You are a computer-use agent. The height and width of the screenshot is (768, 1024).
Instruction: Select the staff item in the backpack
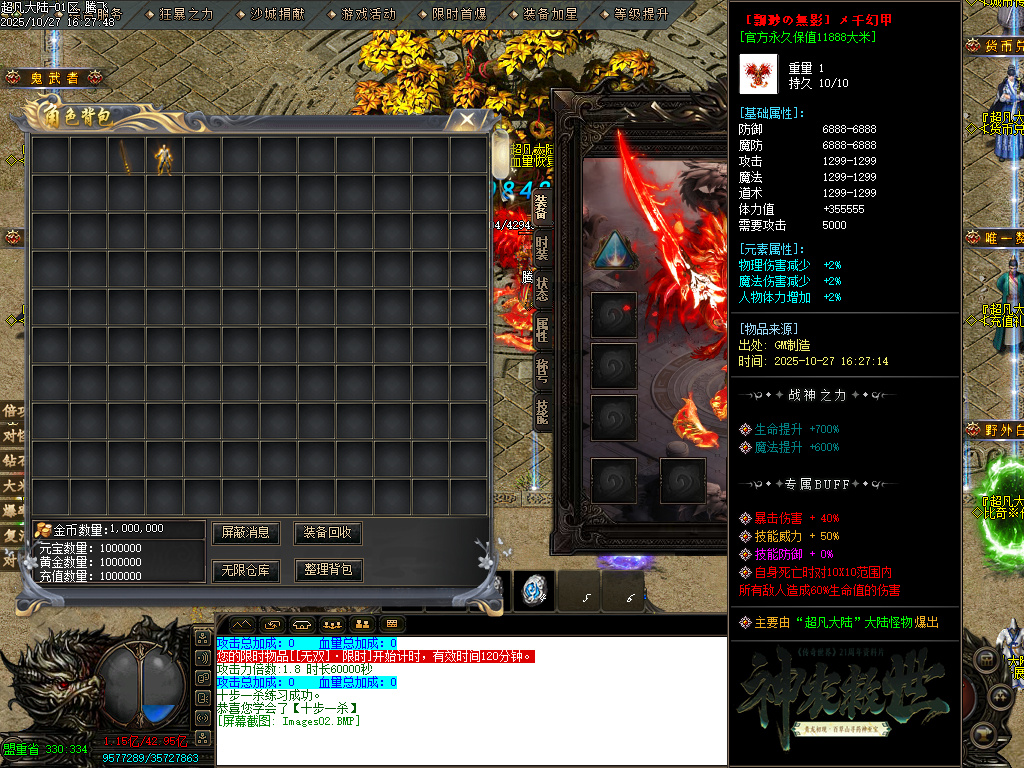click(x=126, y=156)
